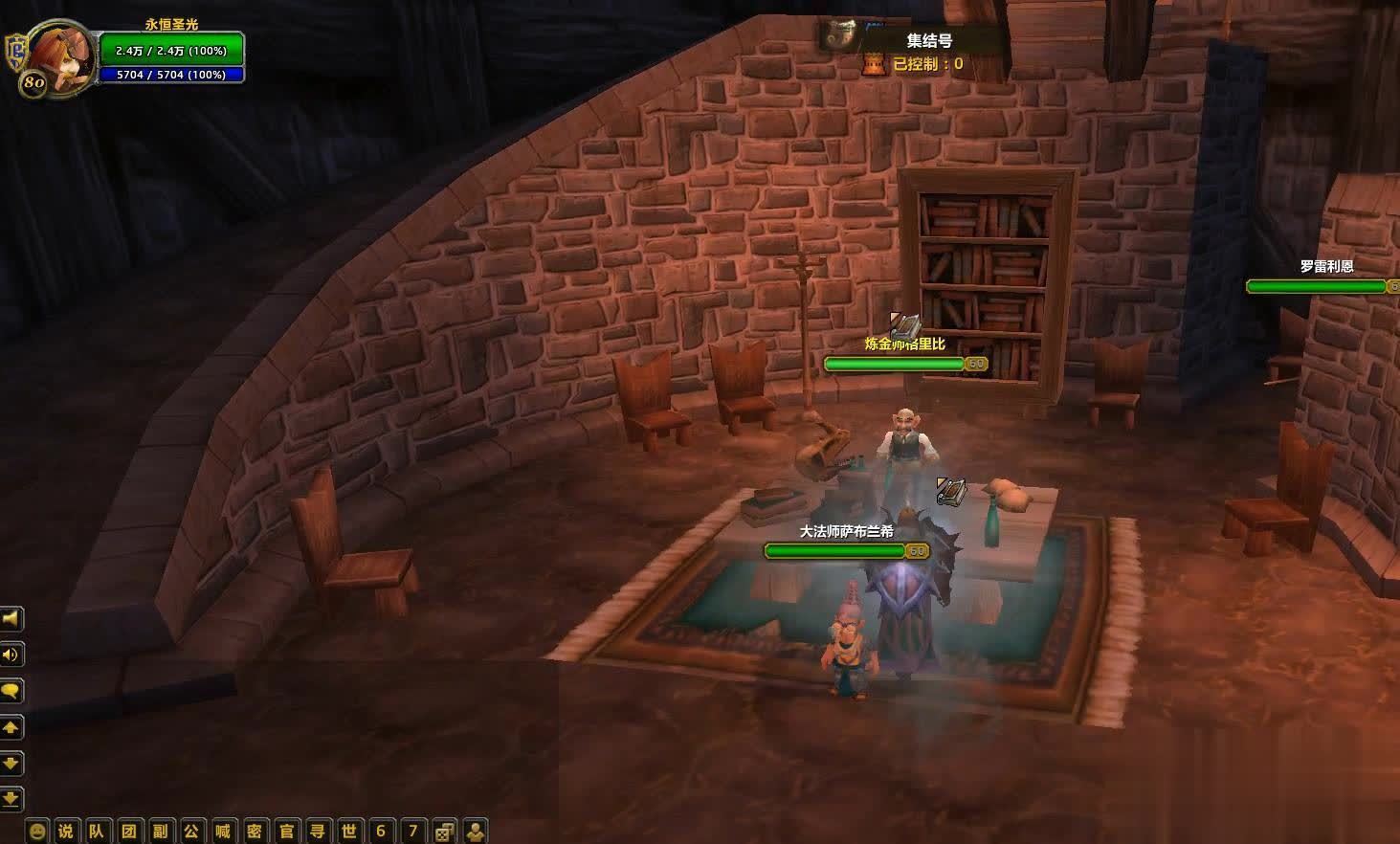Screen dimensions: 1400x844
Task: Switch to the 队 (Party) chat channel
Action: 97,831
